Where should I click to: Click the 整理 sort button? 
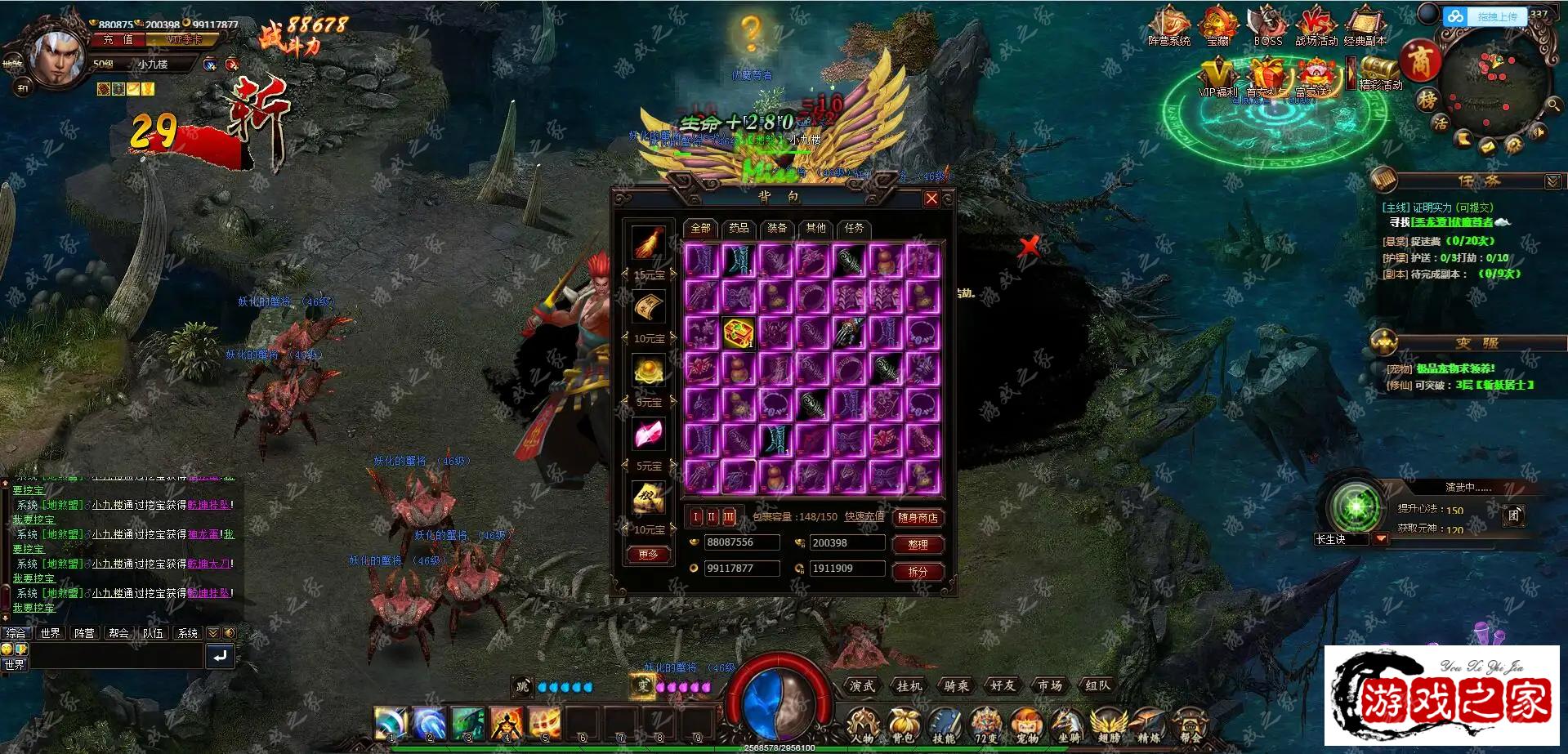[x=918, y=544]
